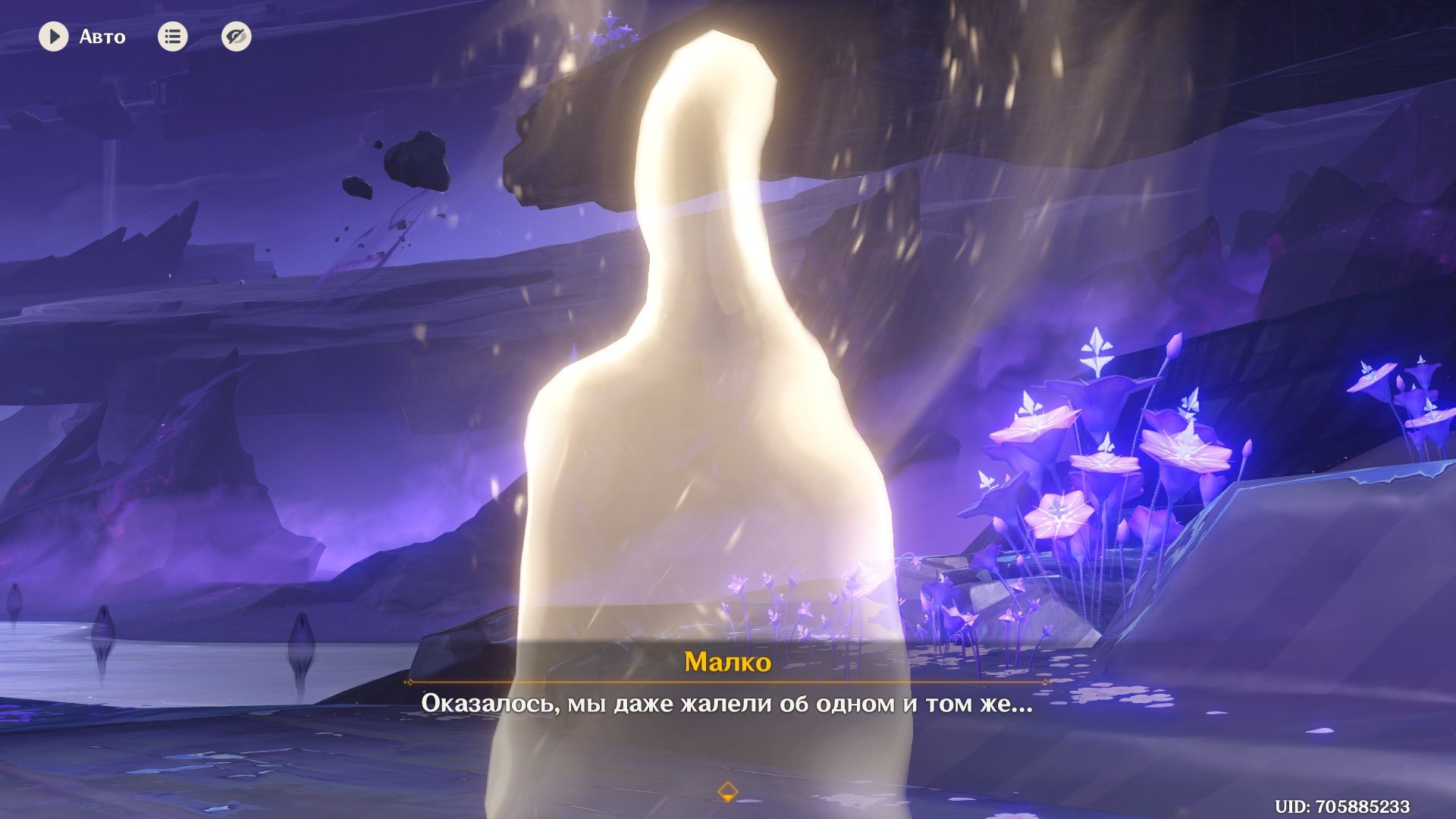Screen dimensions: 1456x819
Task: Advance dialogue with the diamond continue arrow
Action: (x=727, y=791)
